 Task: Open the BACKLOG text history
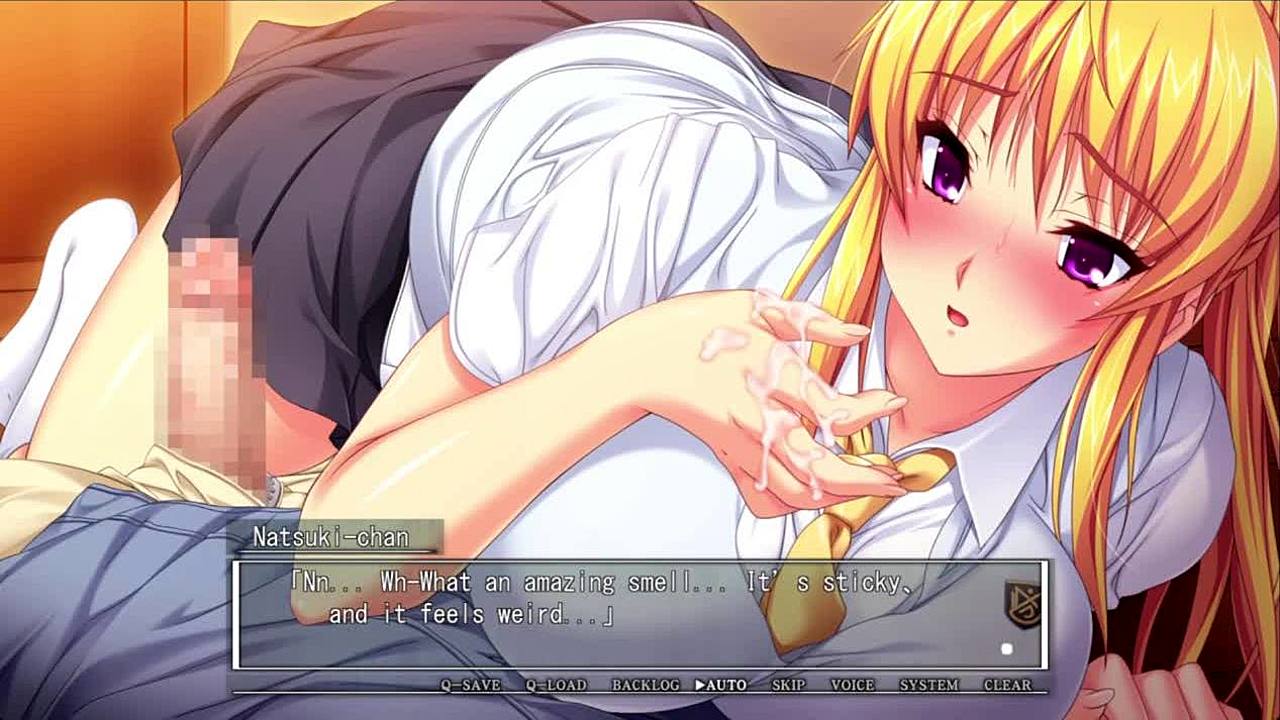pos(645,685)
